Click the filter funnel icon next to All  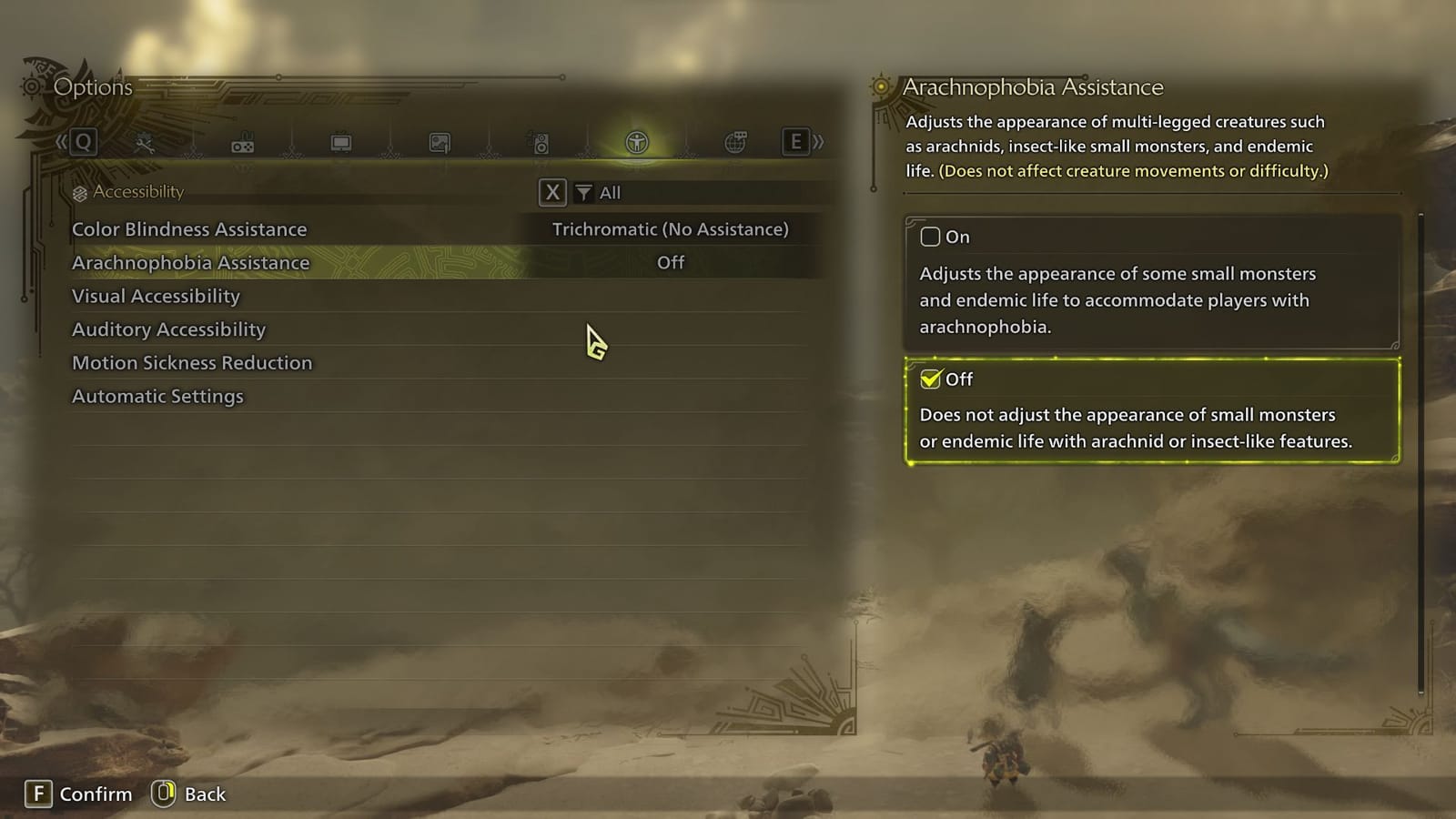click(582, 192)
